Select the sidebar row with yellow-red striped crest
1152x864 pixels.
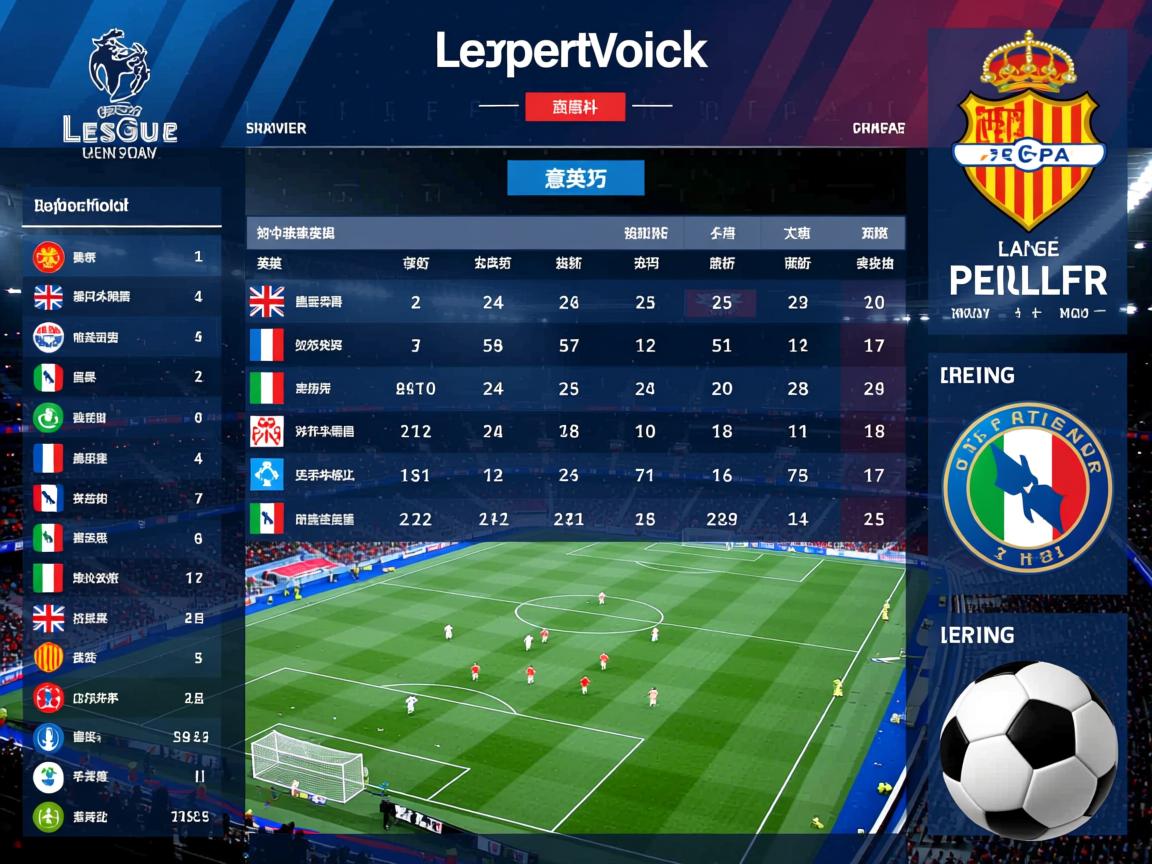pos(122,657)
